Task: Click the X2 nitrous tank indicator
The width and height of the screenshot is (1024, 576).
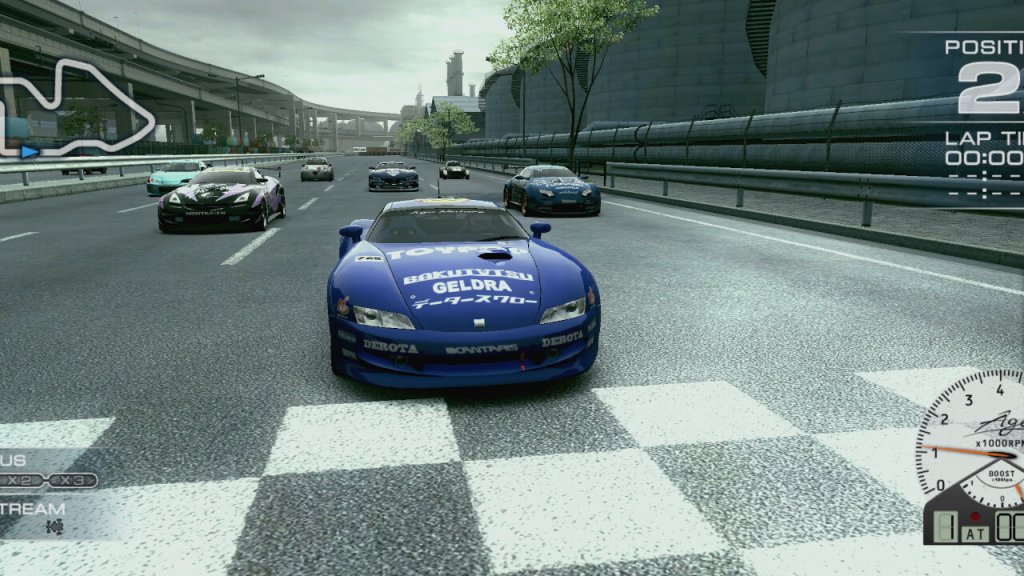Action: [23, 480]
